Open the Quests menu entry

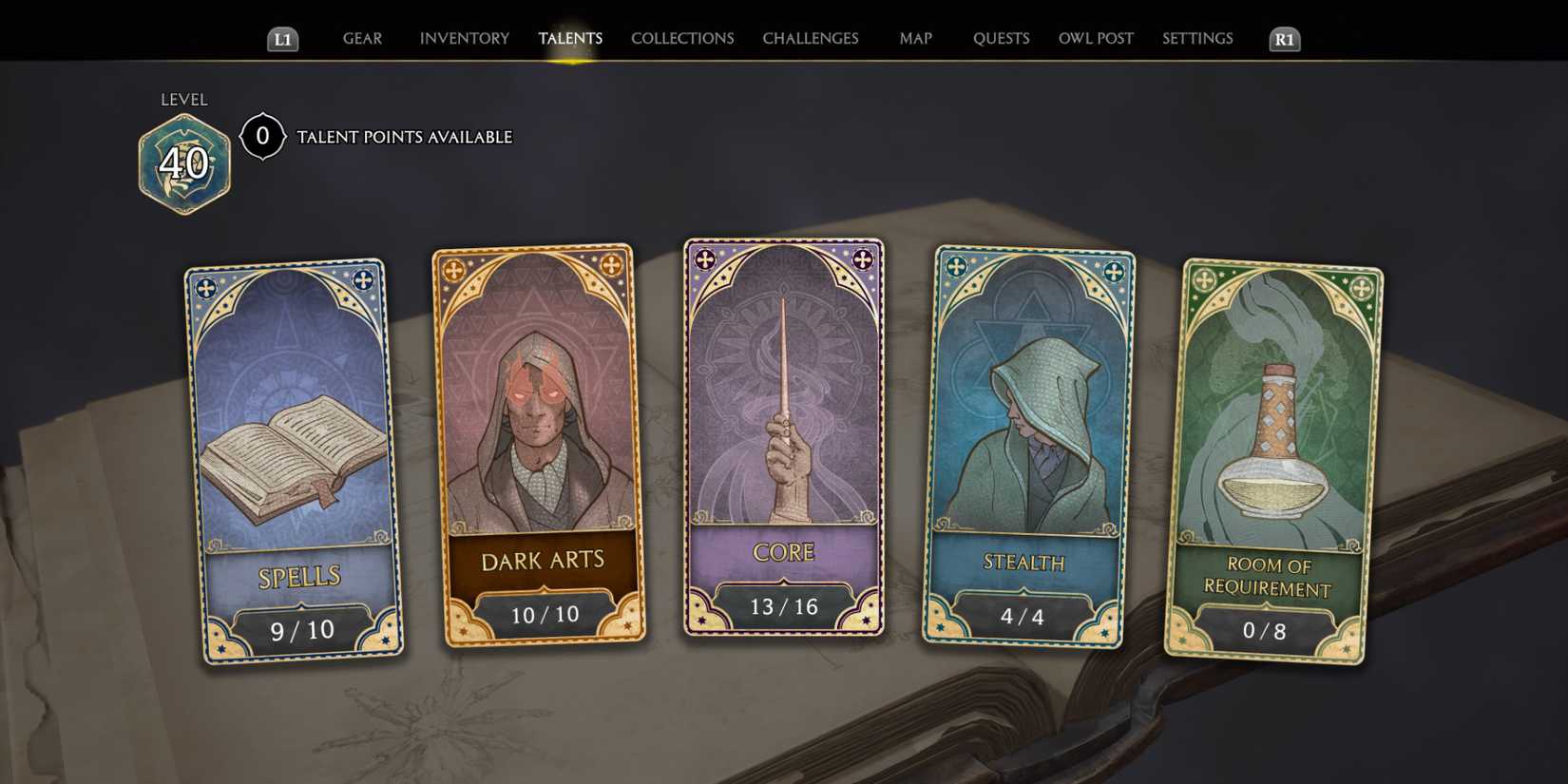pyautogui.click(x=1001, y=38)
